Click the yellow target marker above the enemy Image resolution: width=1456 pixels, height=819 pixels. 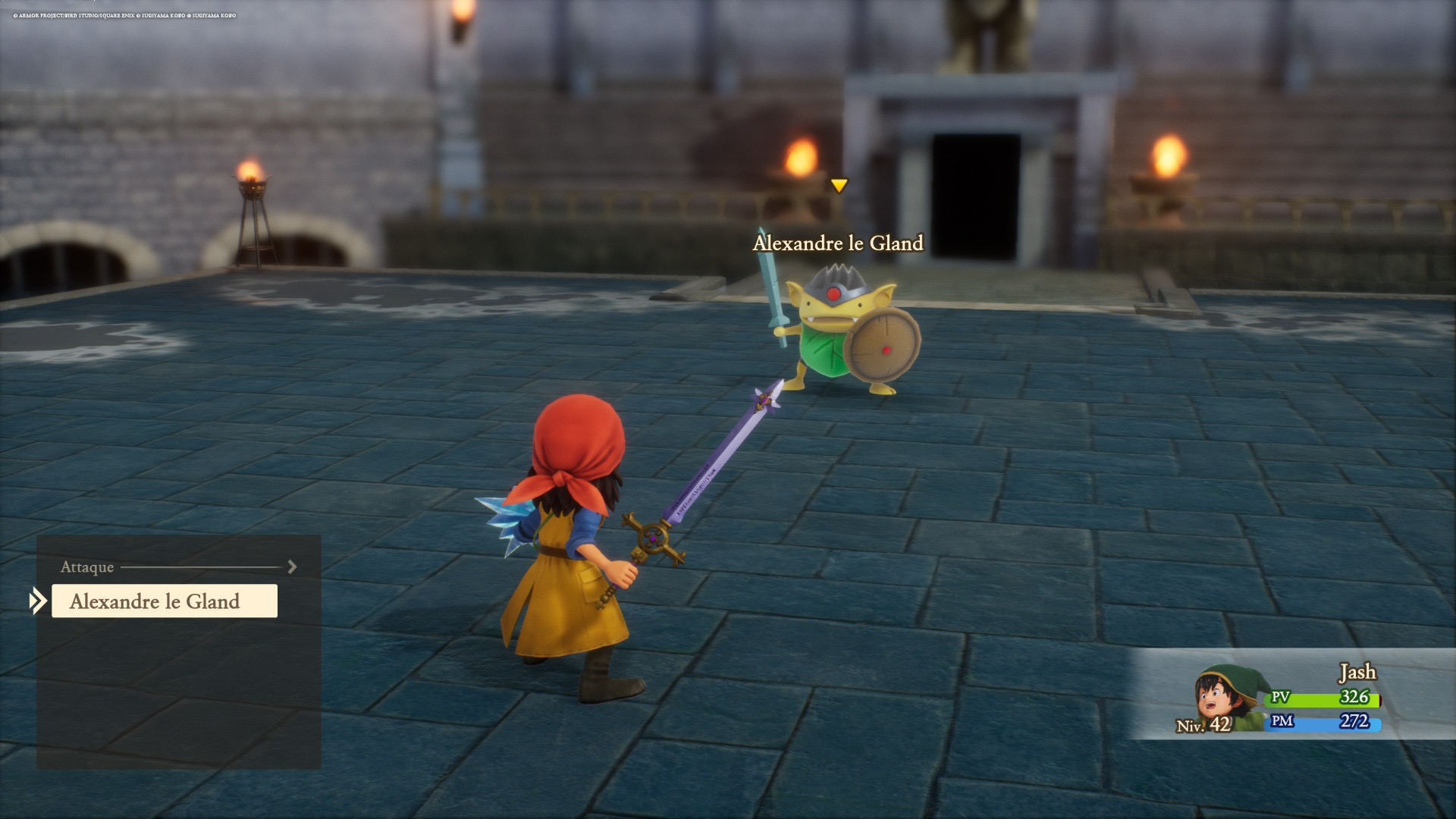coord(839,184)
